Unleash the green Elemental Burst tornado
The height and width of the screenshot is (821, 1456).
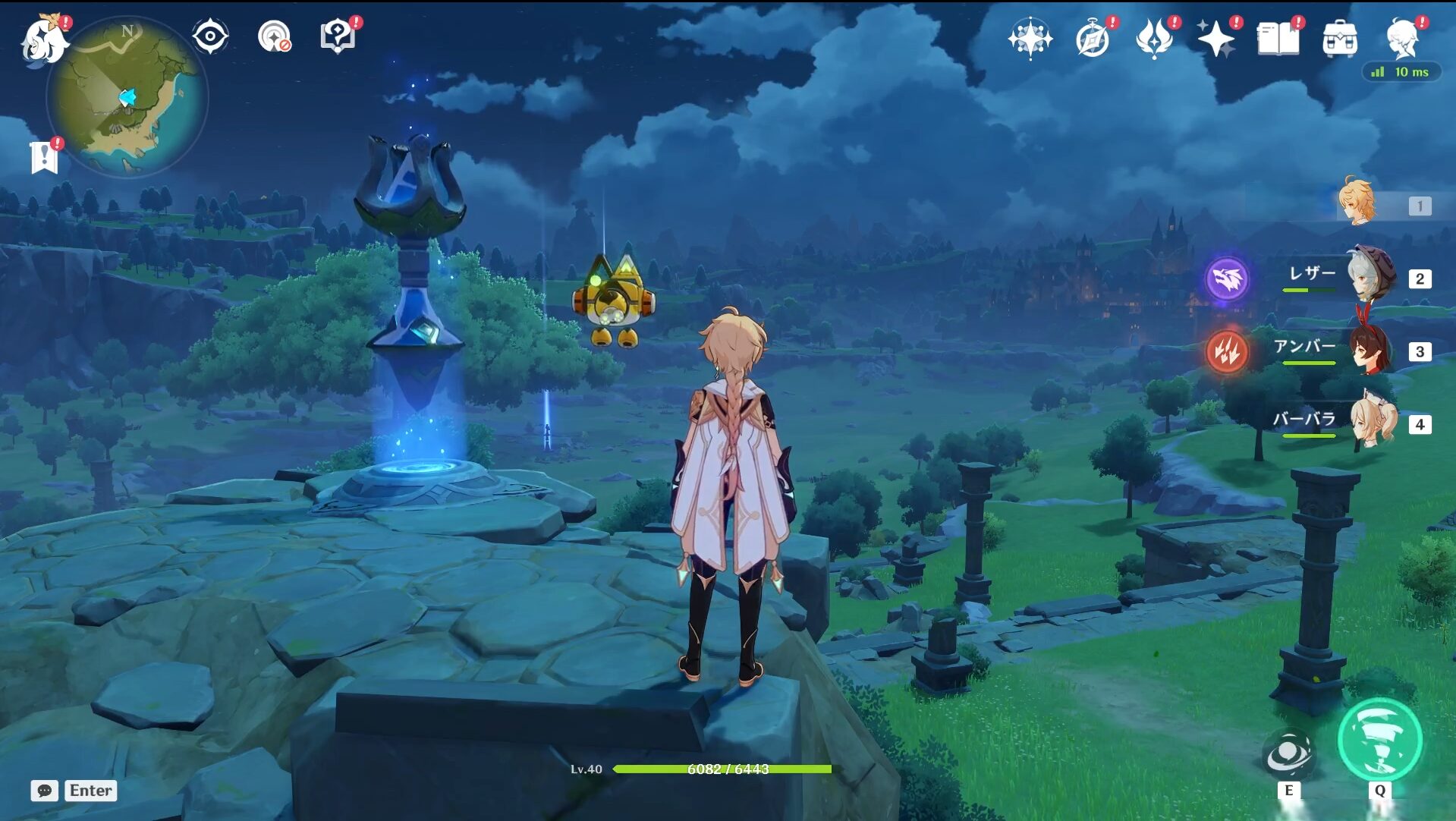click(x=1379, y=740)
